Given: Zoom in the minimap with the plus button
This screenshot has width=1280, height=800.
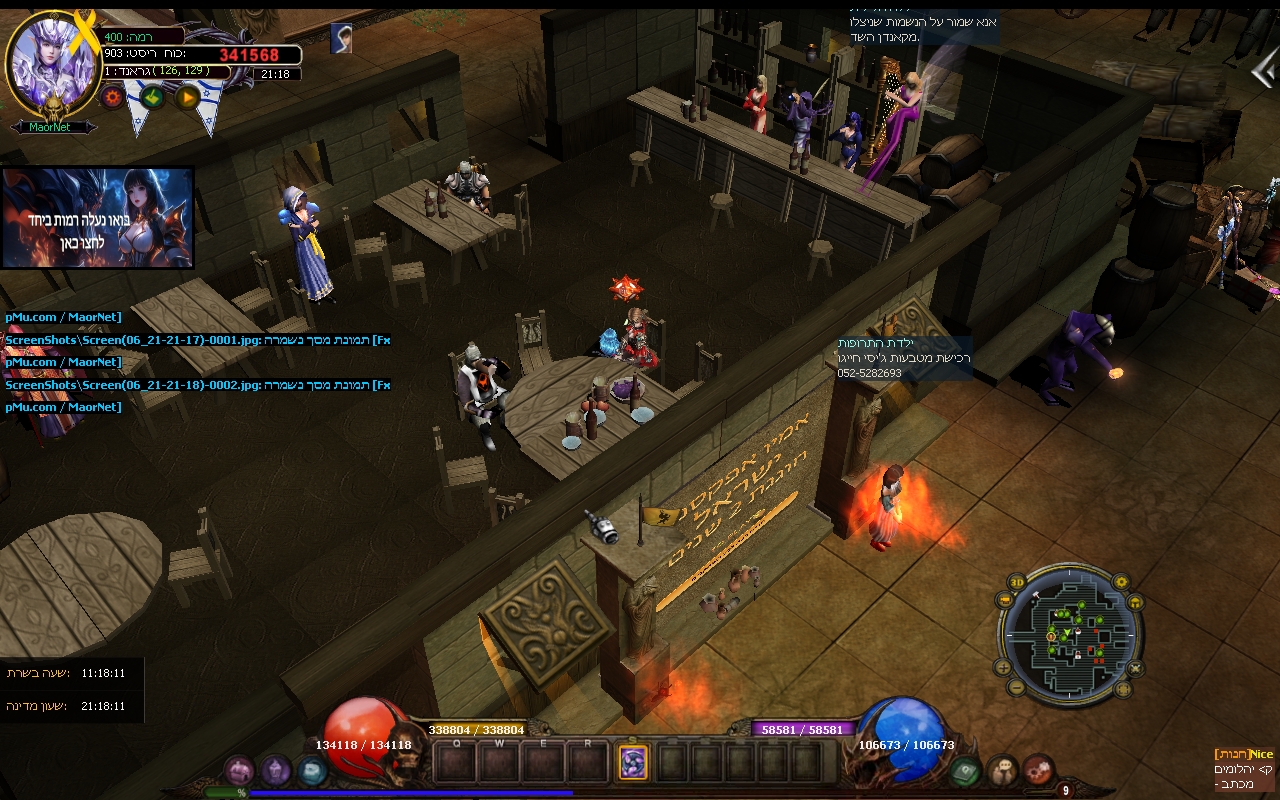Looking at the screenshot, I should pyautogui.click(x=1003, y=667).
